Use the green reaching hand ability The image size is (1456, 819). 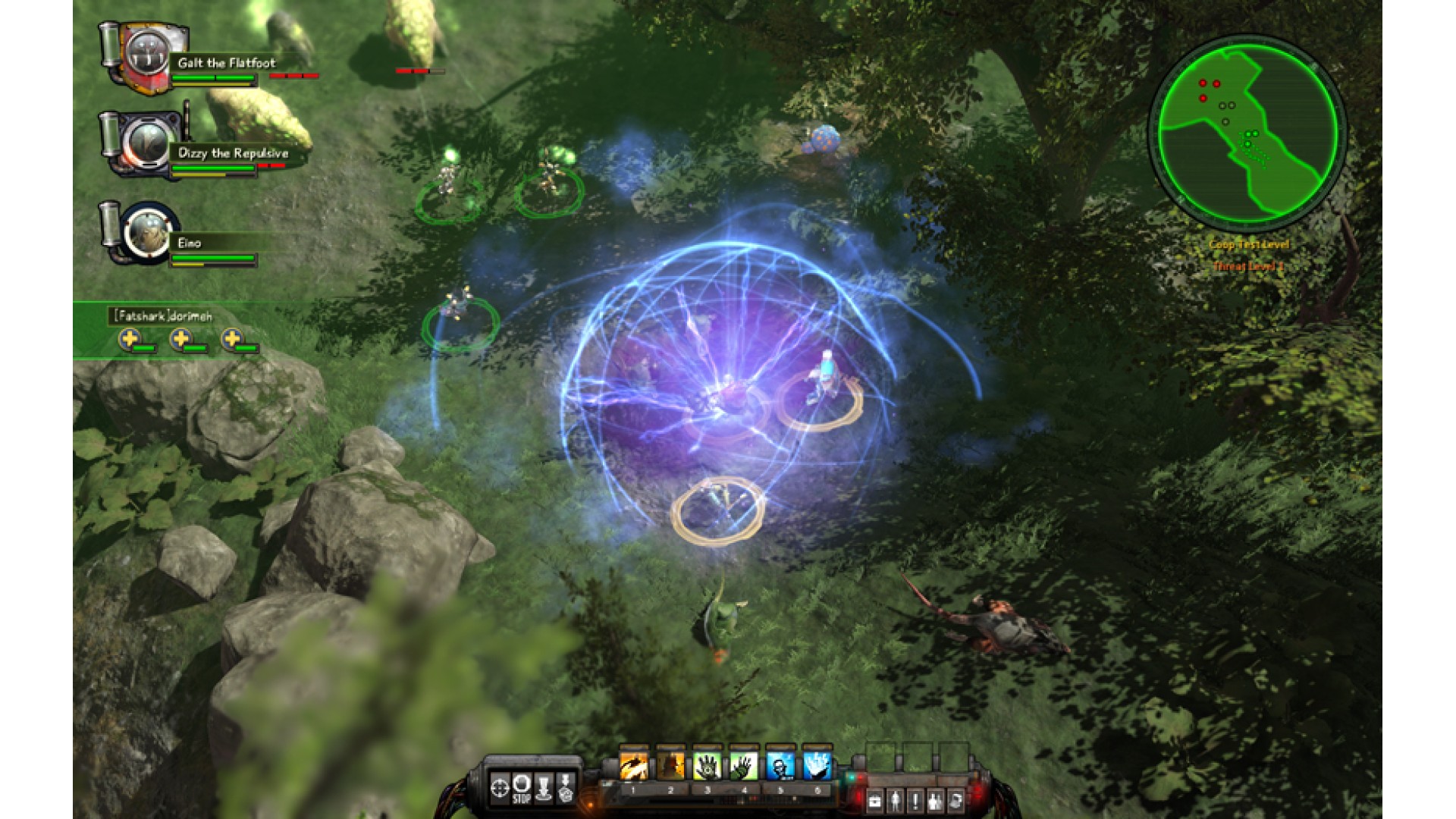[x=743, y=766]
